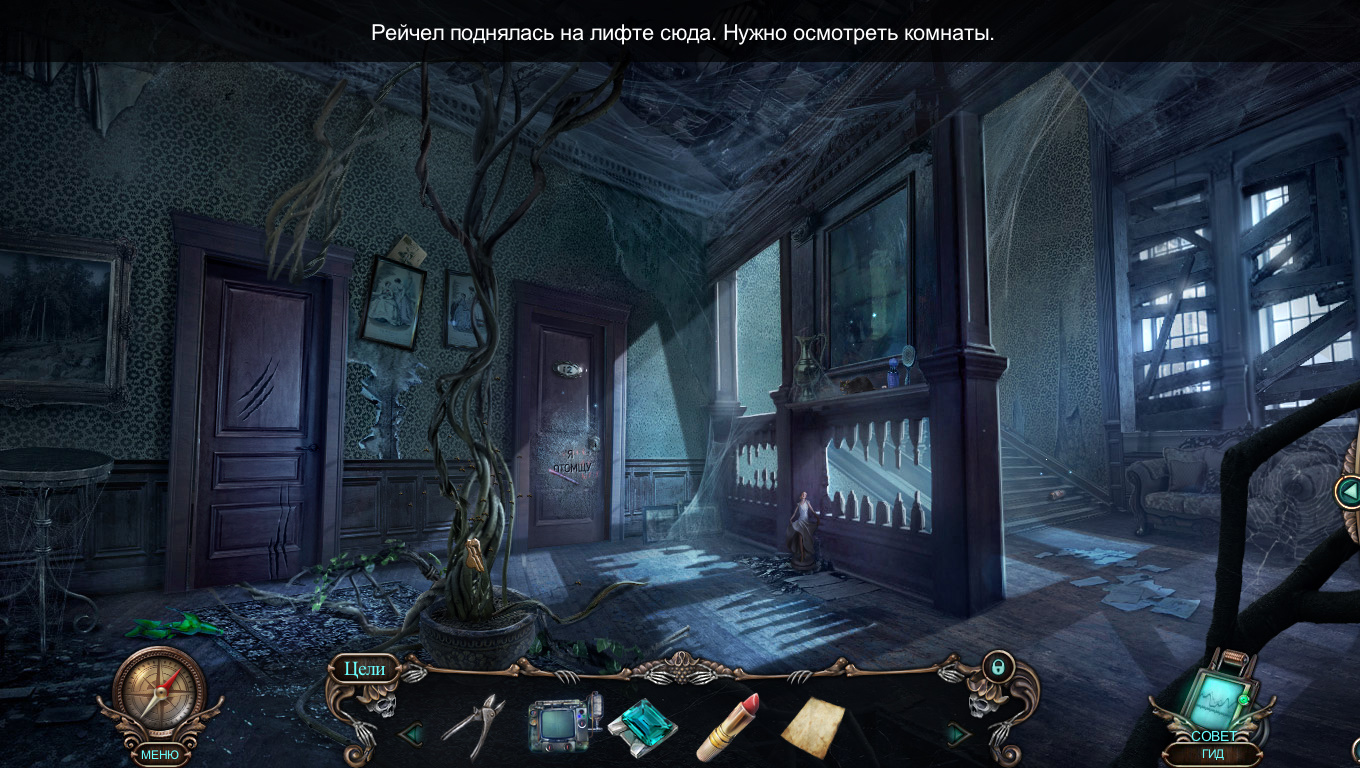Screen dimensions: 1360x768
Task: Click the inventory right scroll arrow
Action: [957, 735]
